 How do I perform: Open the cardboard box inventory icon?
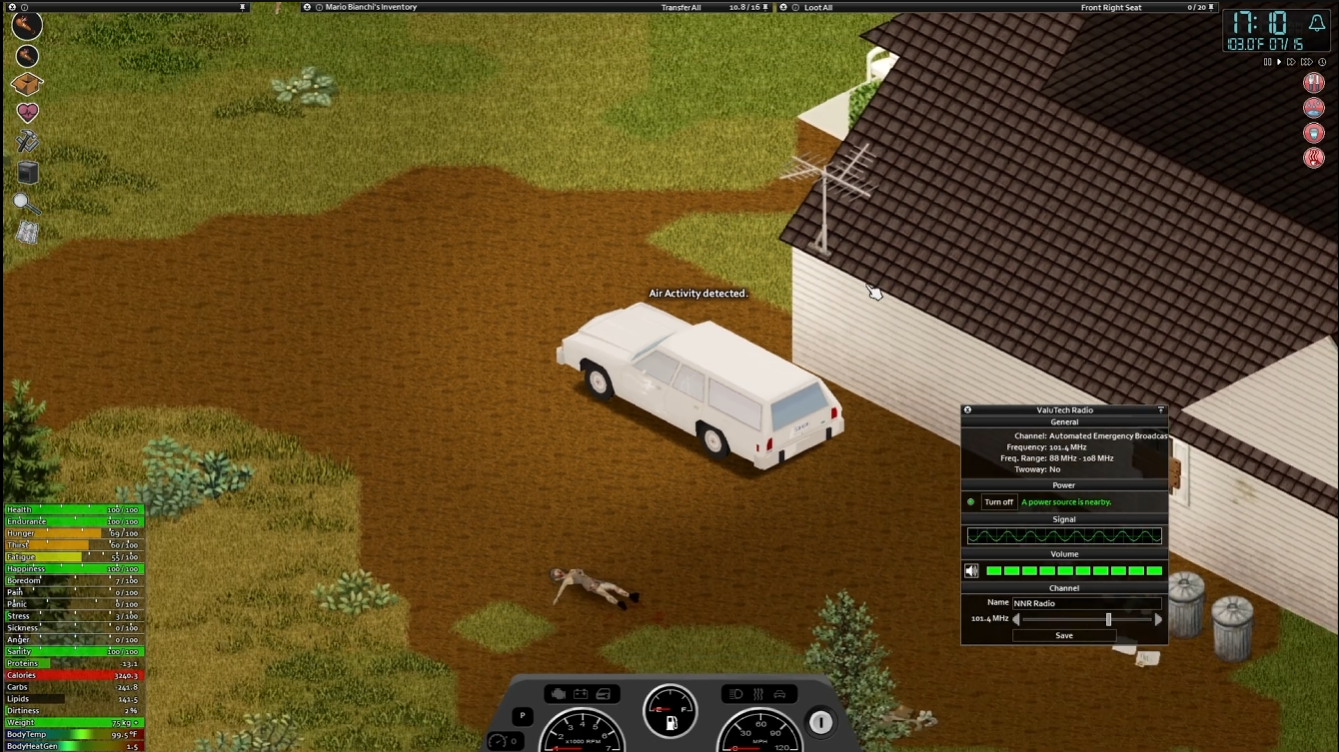(27, 85)
